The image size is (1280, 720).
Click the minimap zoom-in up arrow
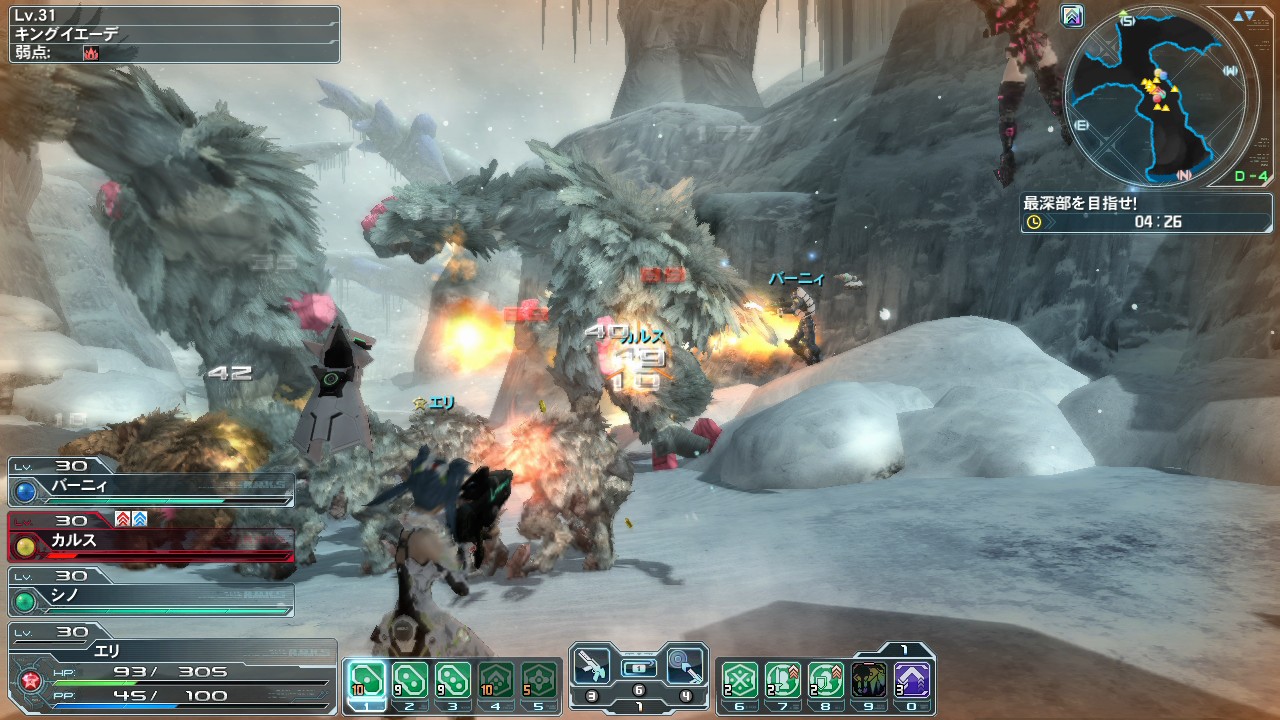(1238, 16)
